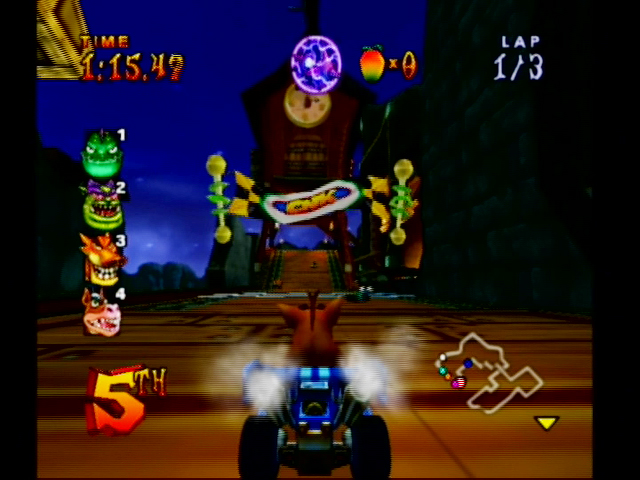640x480 pixels.
Task: Choose the third-place orange tiger racer portrait
Action: (102, 259)
